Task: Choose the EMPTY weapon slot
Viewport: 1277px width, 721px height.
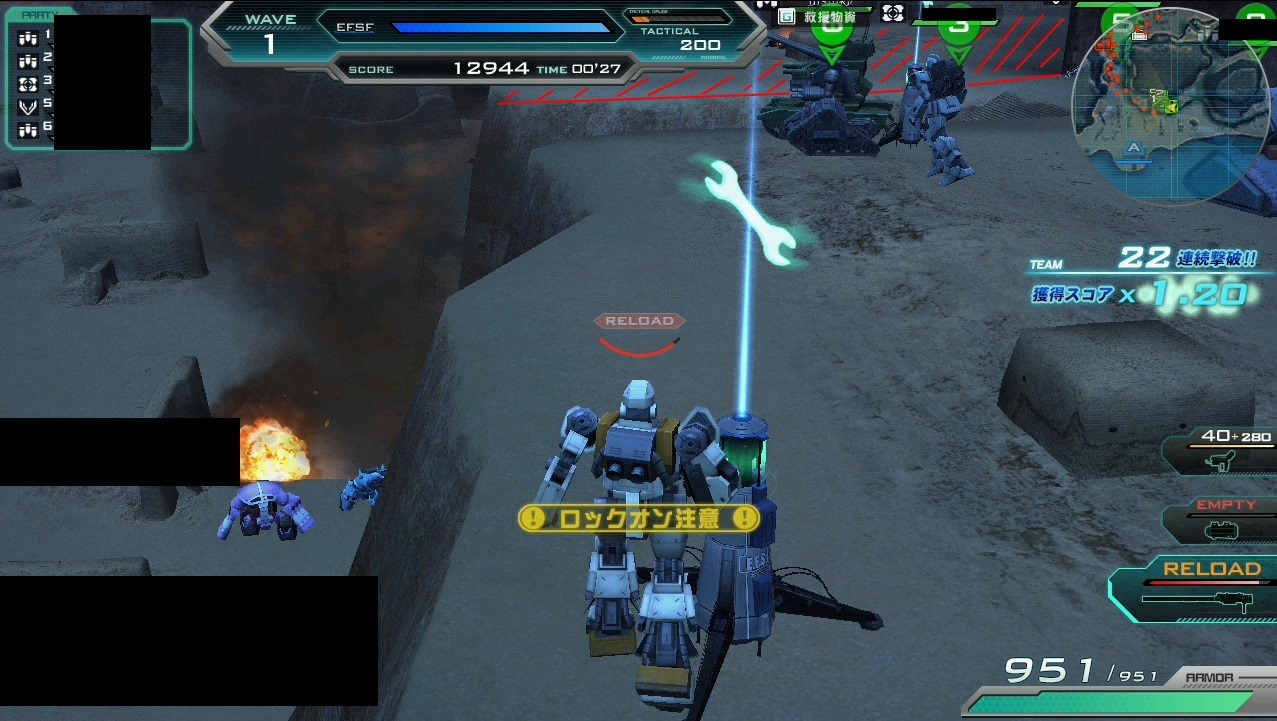Action: pyautogui.click(x=1220, y=520)
